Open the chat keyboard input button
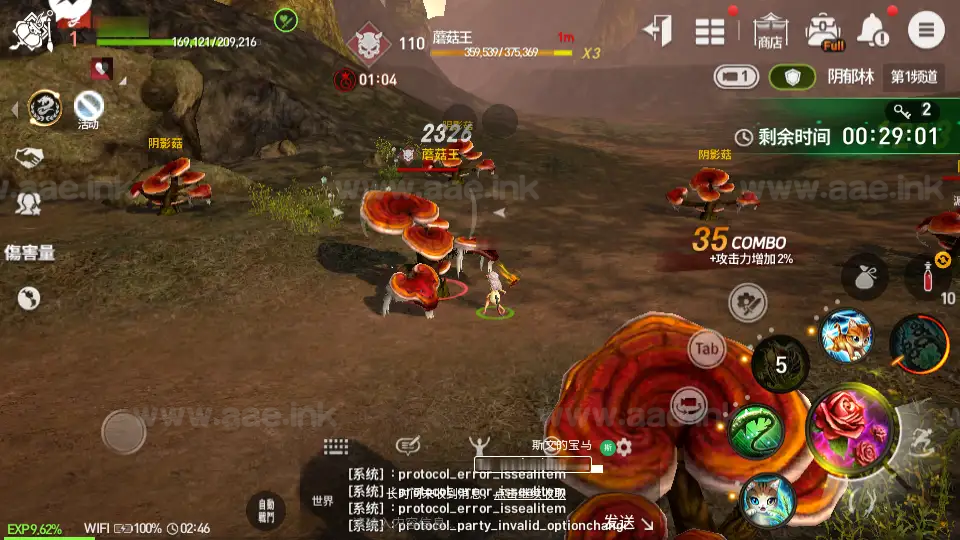Image resolution: width=960 pixels, height=540 pixels. pyautogui.click(x=336, y=446)
